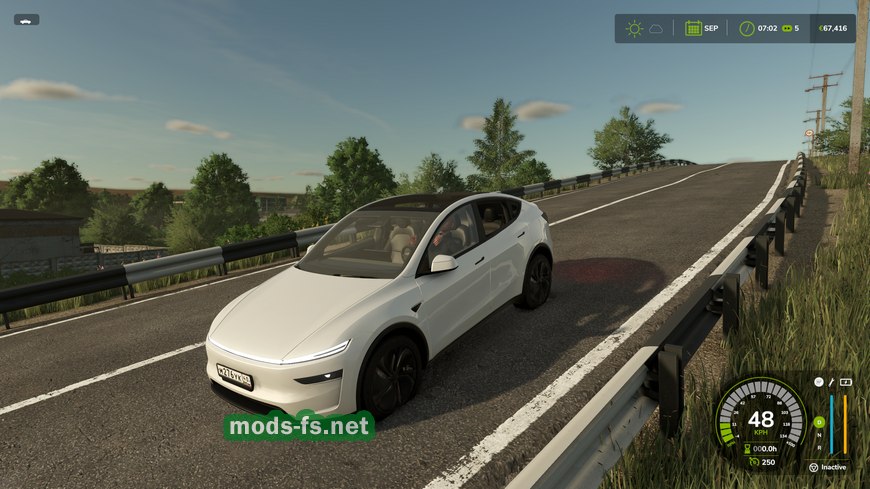Select the D drive gear indicator
Image resolution: width=870 pixels, height=489 pixels.
(819, 421)
